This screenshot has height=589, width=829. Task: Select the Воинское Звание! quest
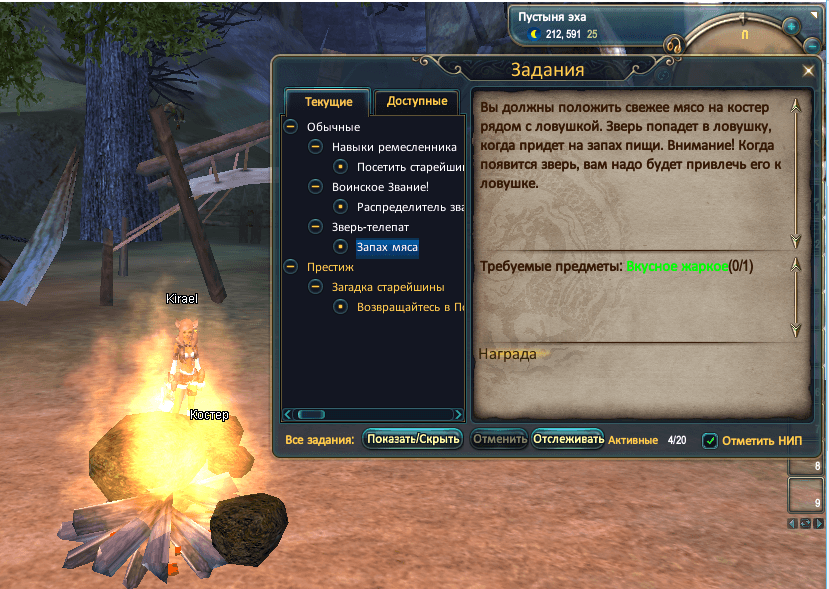pyautogui.click(x=380, y=186)
